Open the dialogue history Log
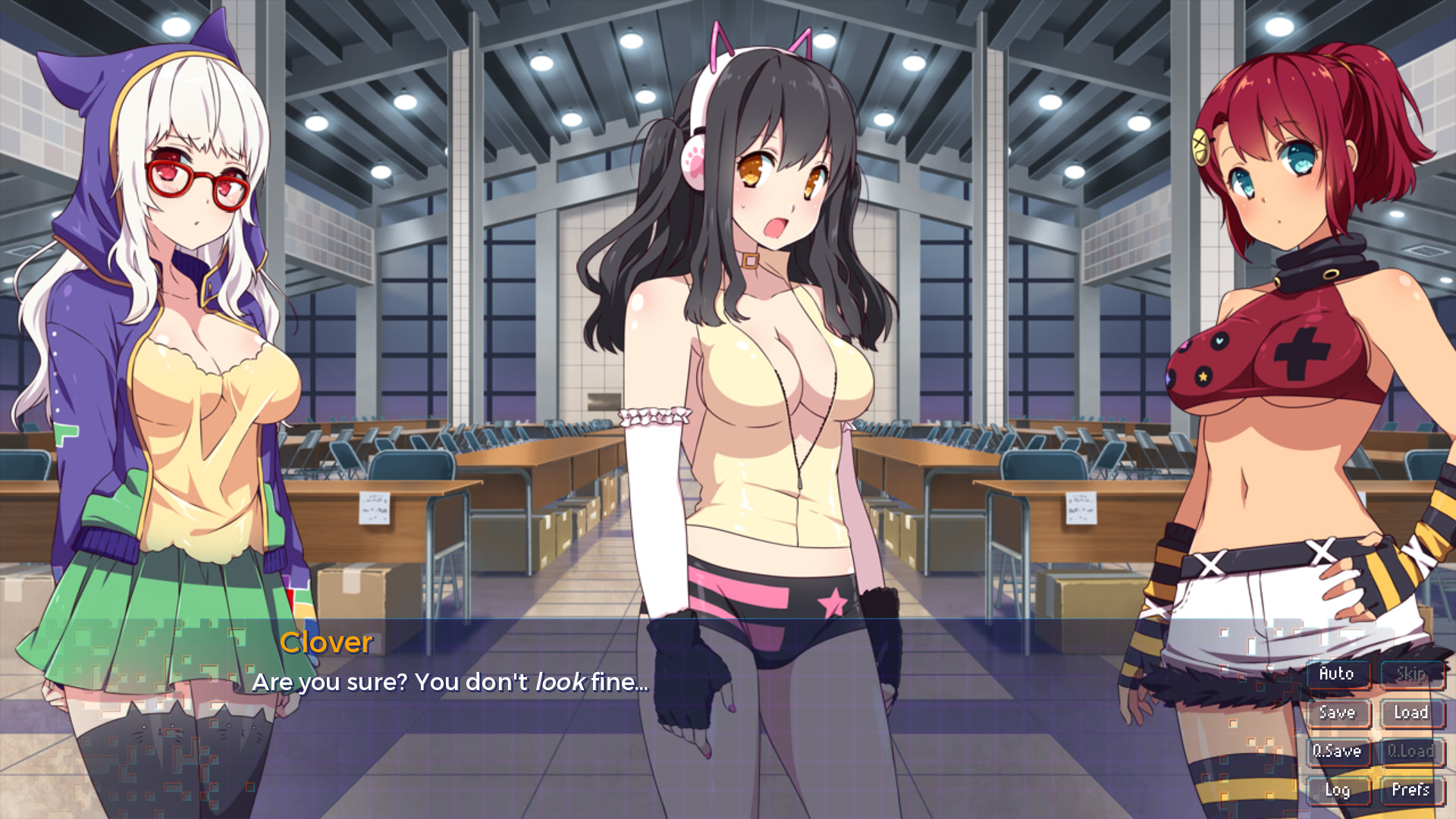 pyautogui.click(x=1338, y=790)
